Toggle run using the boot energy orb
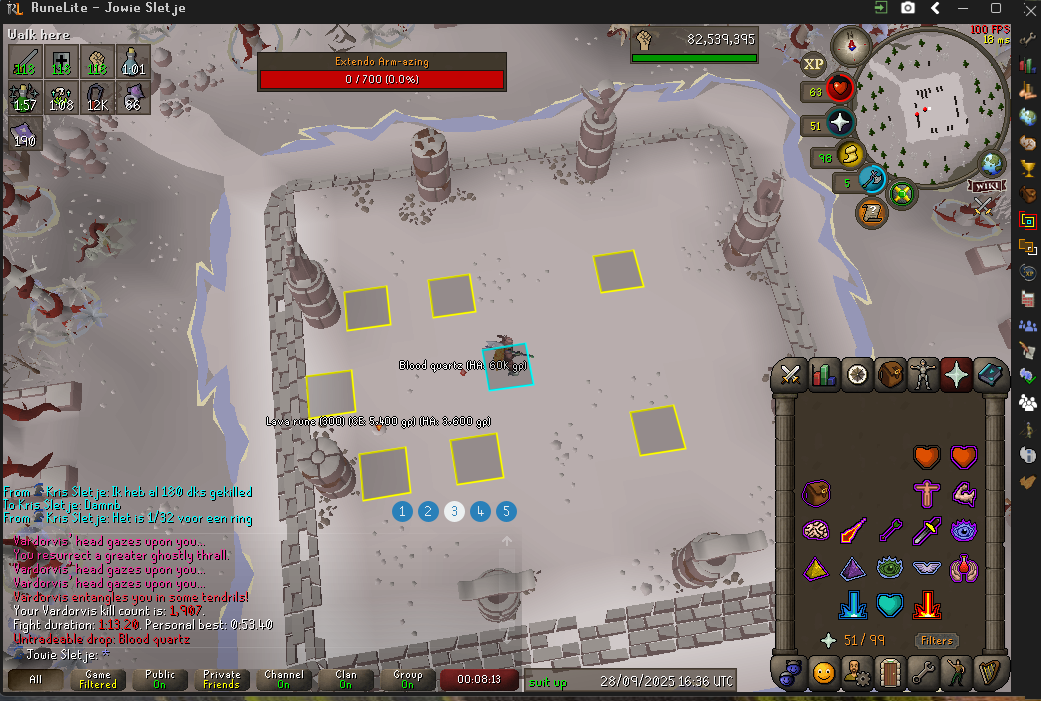Screen dimensions: 1041x701 click(x=850, y=156)
